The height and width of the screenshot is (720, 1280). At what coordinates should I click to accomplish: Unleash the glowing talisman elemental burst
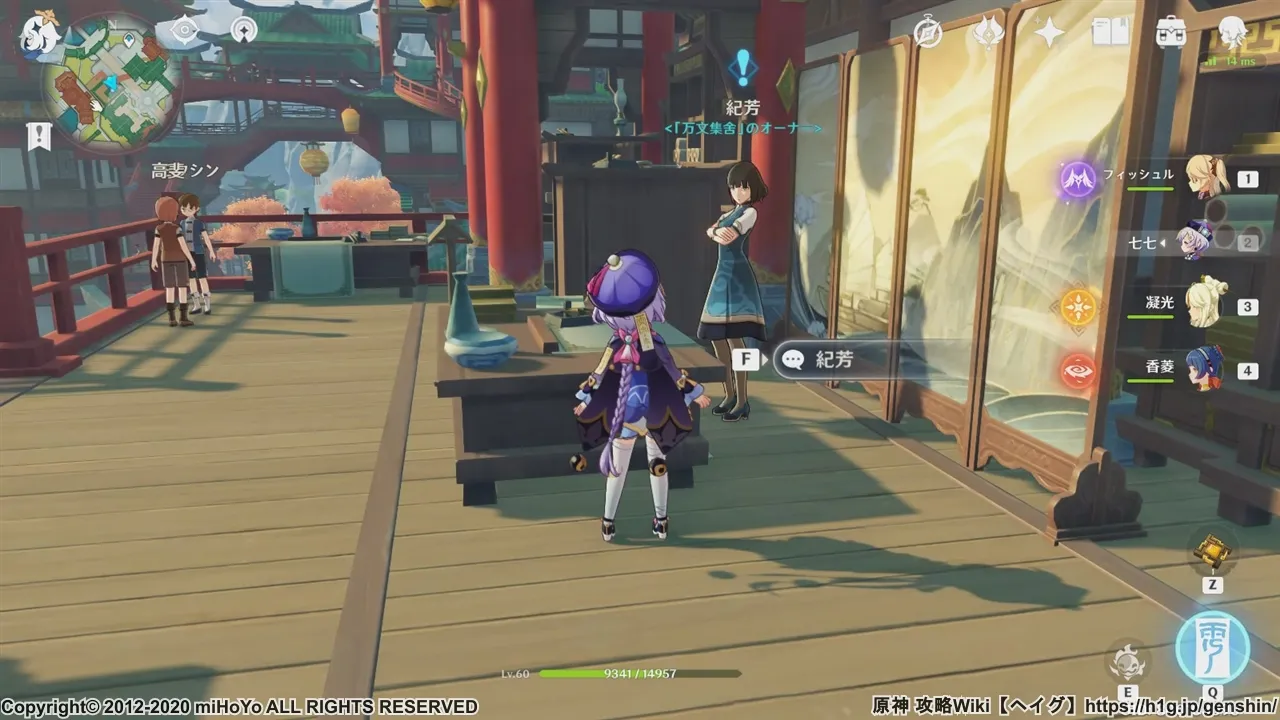point(1212,645)
